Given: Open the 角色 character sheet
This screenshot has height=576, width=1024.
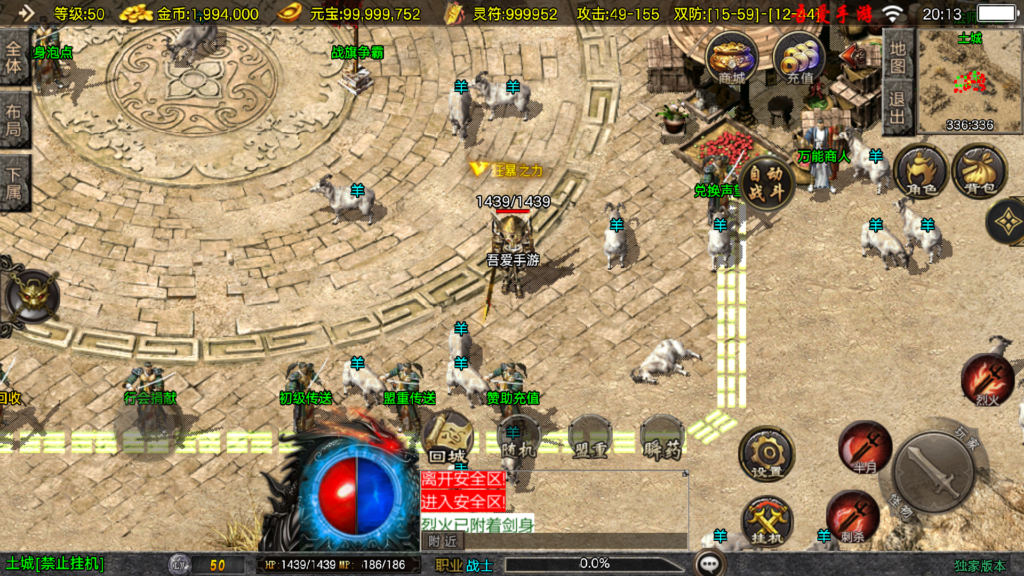Looking at the screenshot, I should click(x=920, y=171).
